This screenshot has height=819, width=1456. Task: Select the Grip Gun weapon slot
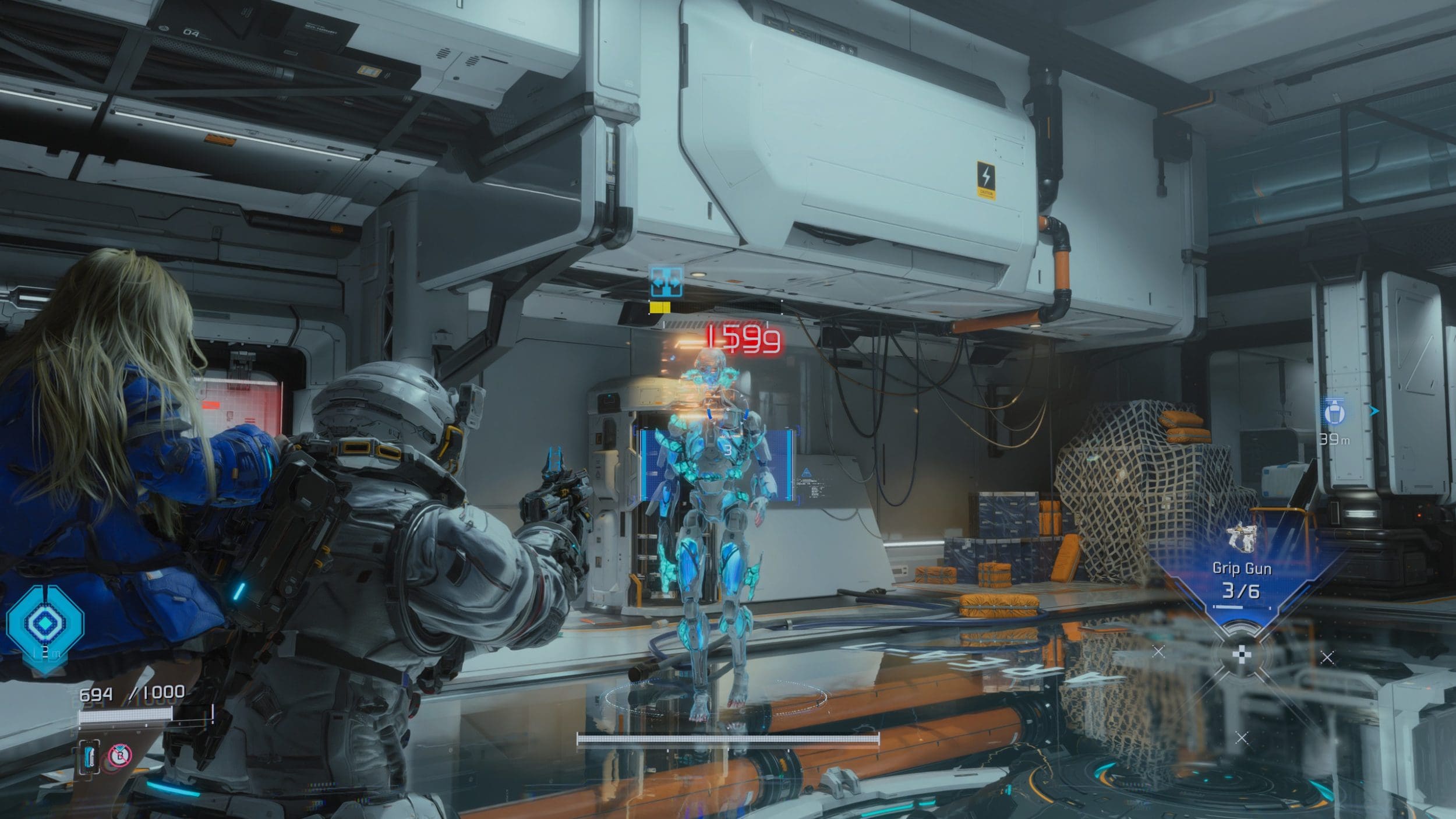click(x=1241, y=568)
